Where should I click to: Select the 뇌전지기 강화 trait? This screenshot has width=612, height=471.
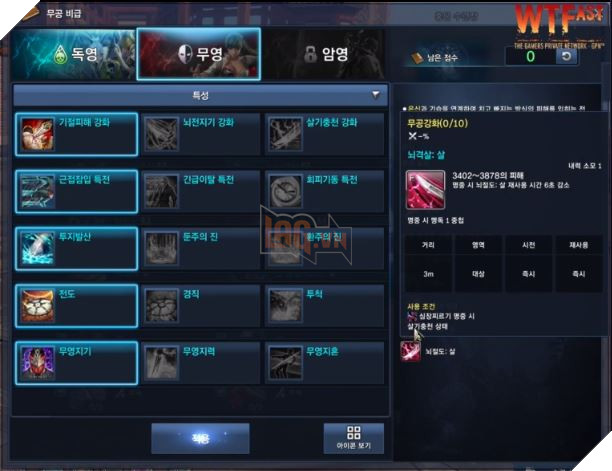pos(200,133)
